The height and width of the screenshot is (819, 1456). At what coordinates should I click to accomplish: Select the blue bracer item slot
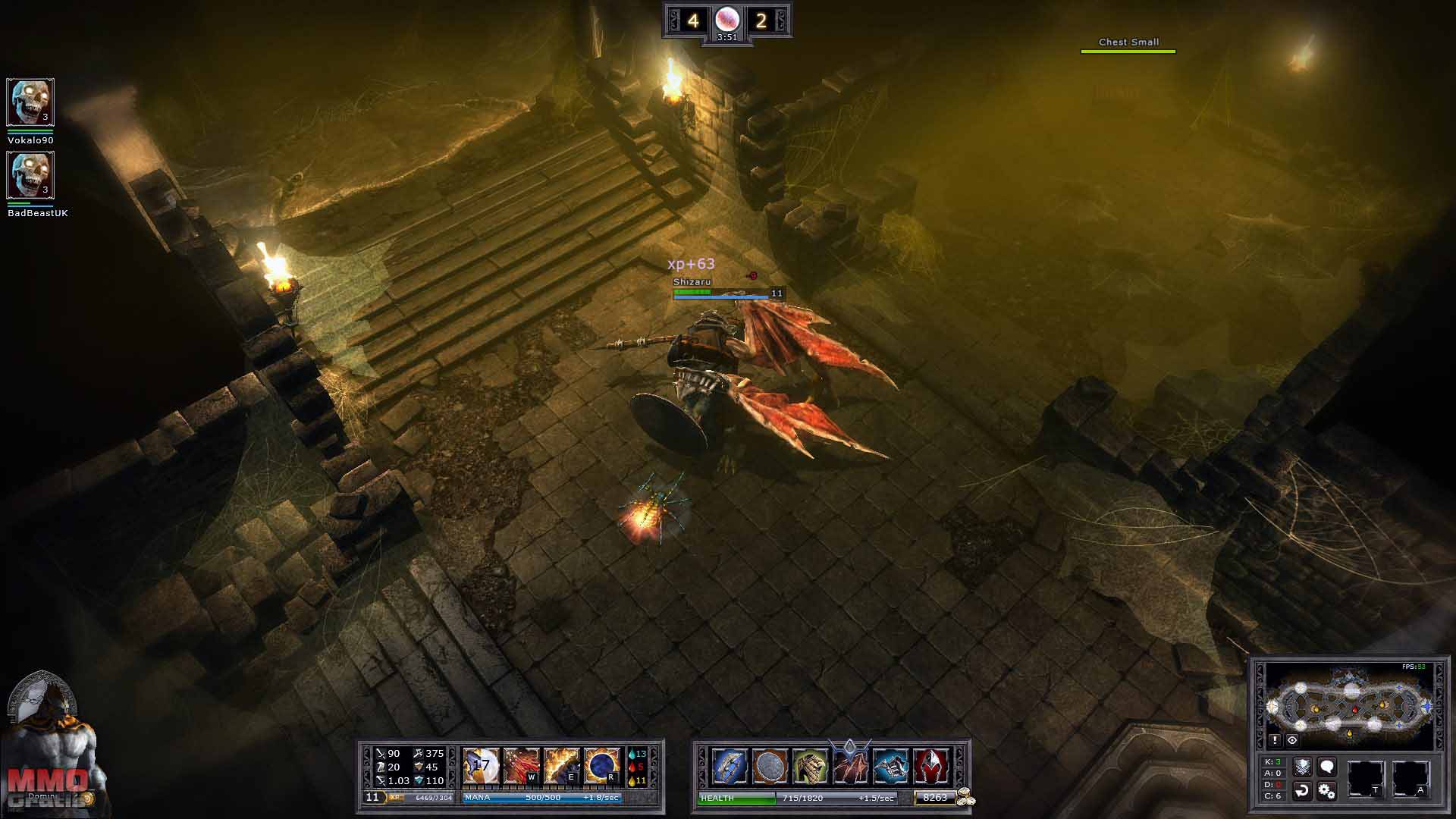[730, 766]
